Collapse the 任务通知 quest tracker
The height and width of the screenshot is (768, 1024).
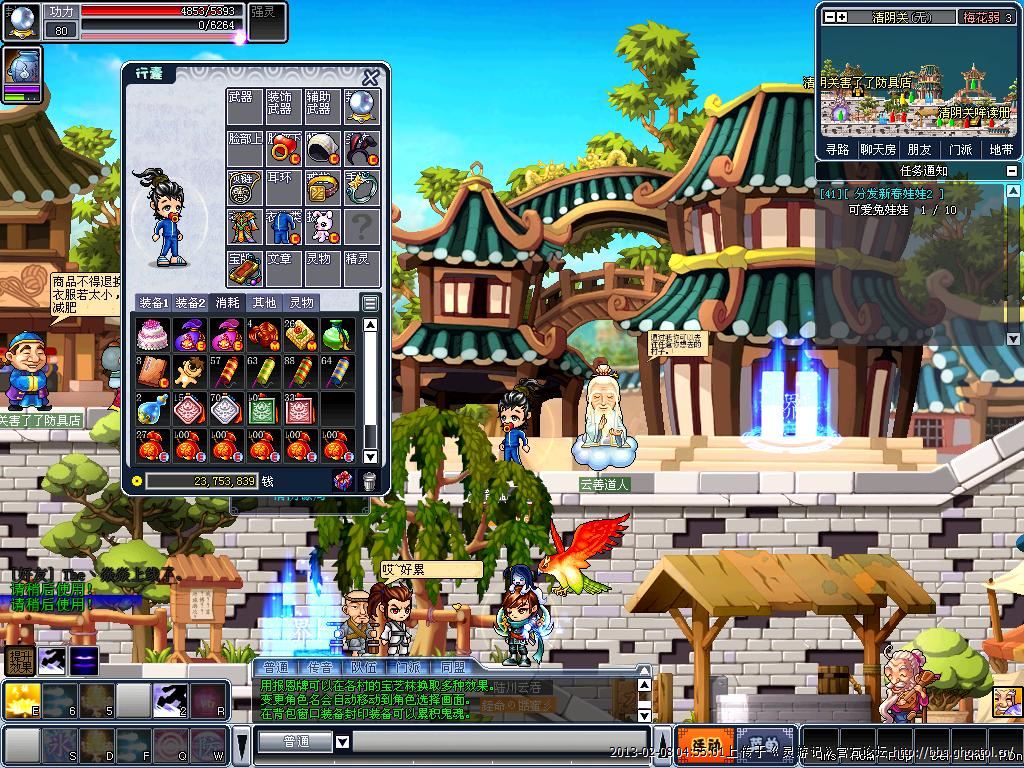[1011, 171]
